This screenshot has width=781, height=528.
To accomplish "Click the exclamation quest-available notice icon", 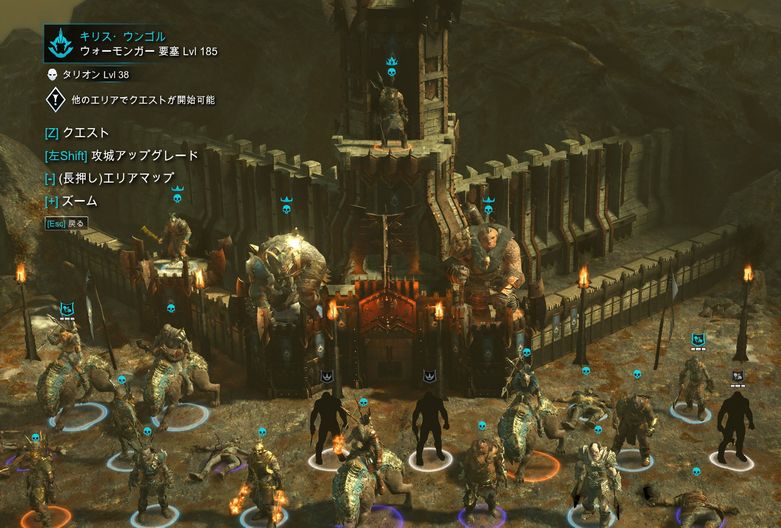I will (x=56, y=99).
